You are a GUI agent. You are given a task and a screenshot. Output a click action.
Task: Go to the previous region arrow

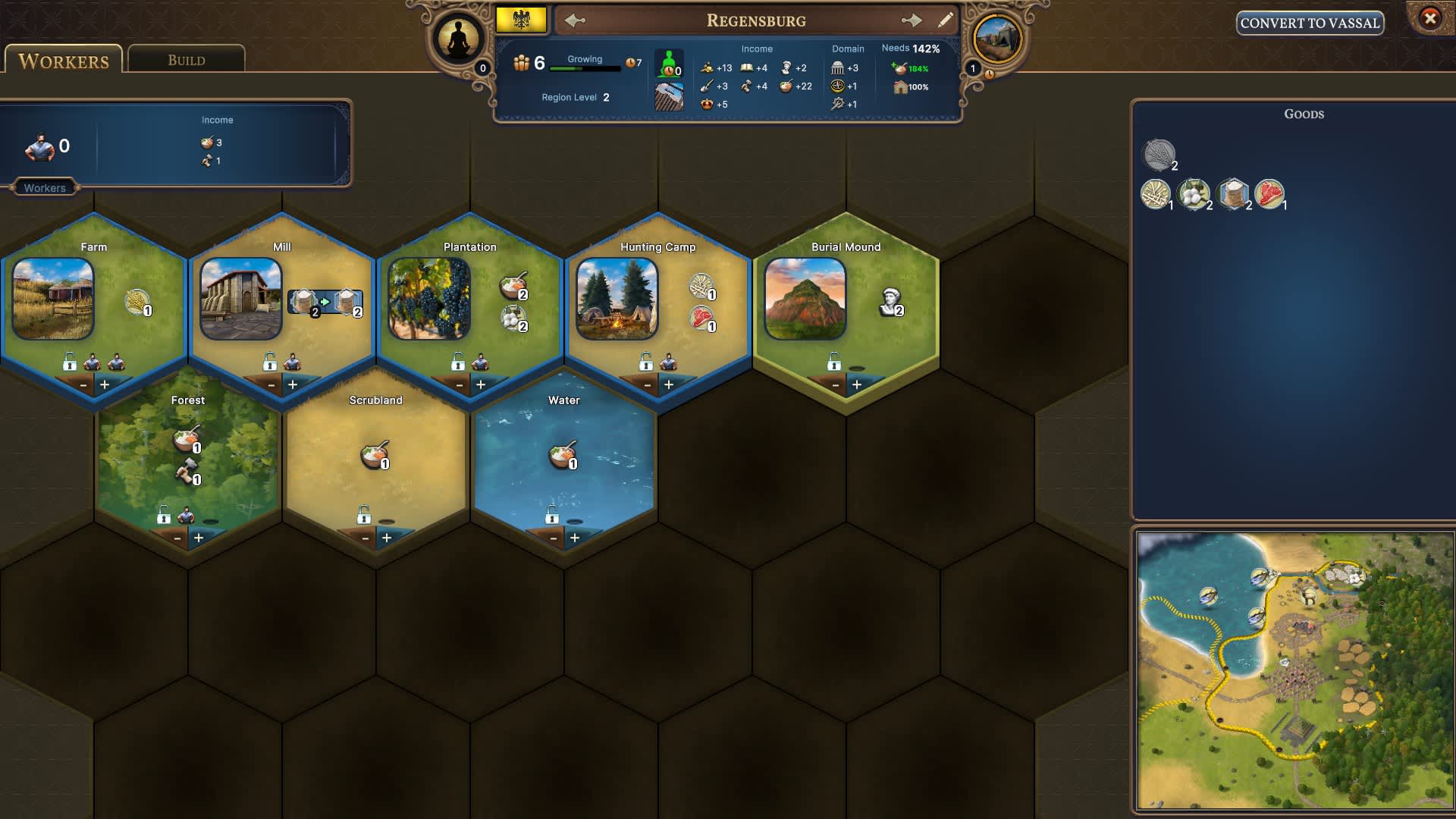click(575, 20)
